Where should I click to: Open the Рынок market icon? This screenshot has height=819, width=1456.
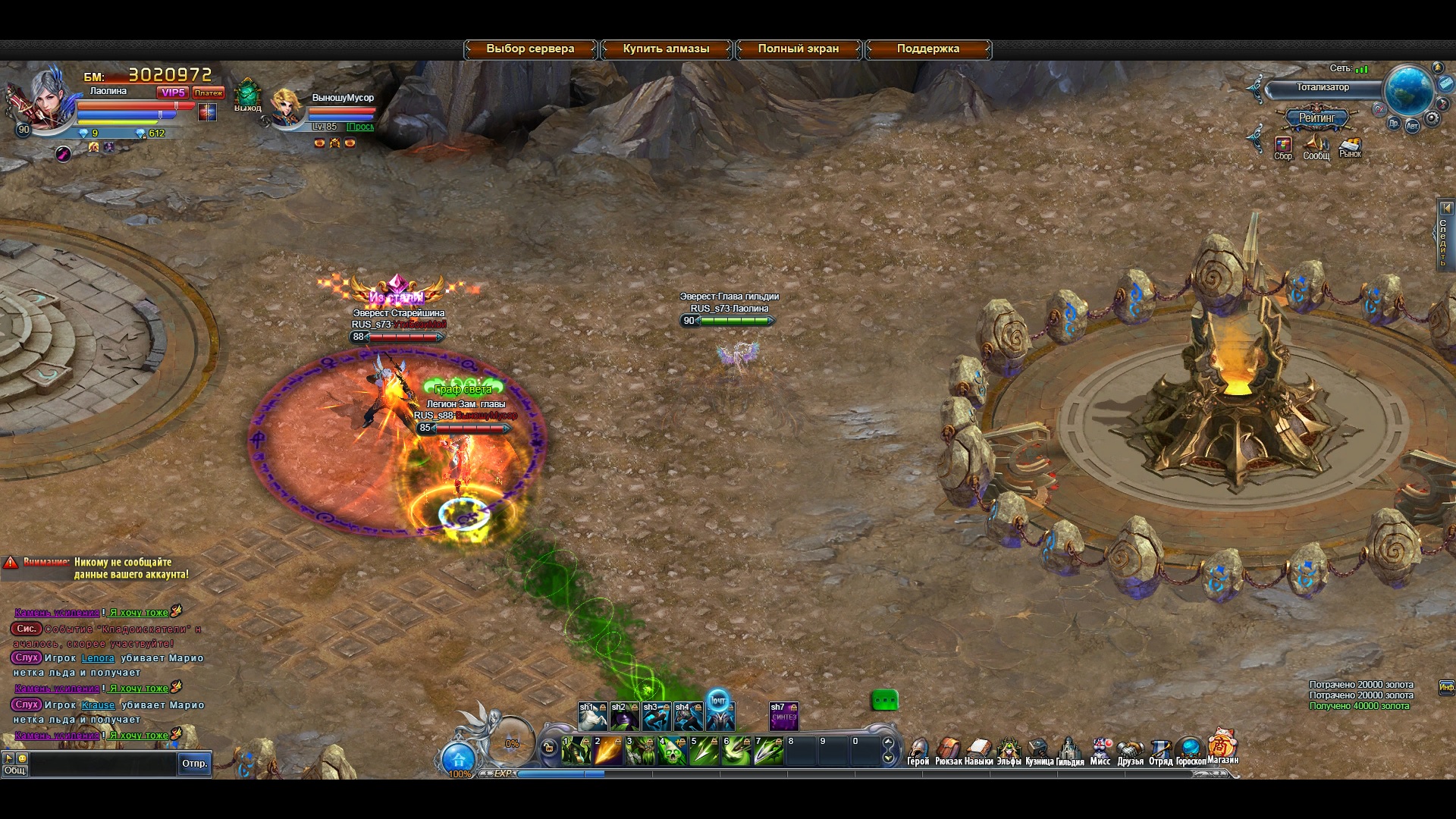click(1350, 147)
